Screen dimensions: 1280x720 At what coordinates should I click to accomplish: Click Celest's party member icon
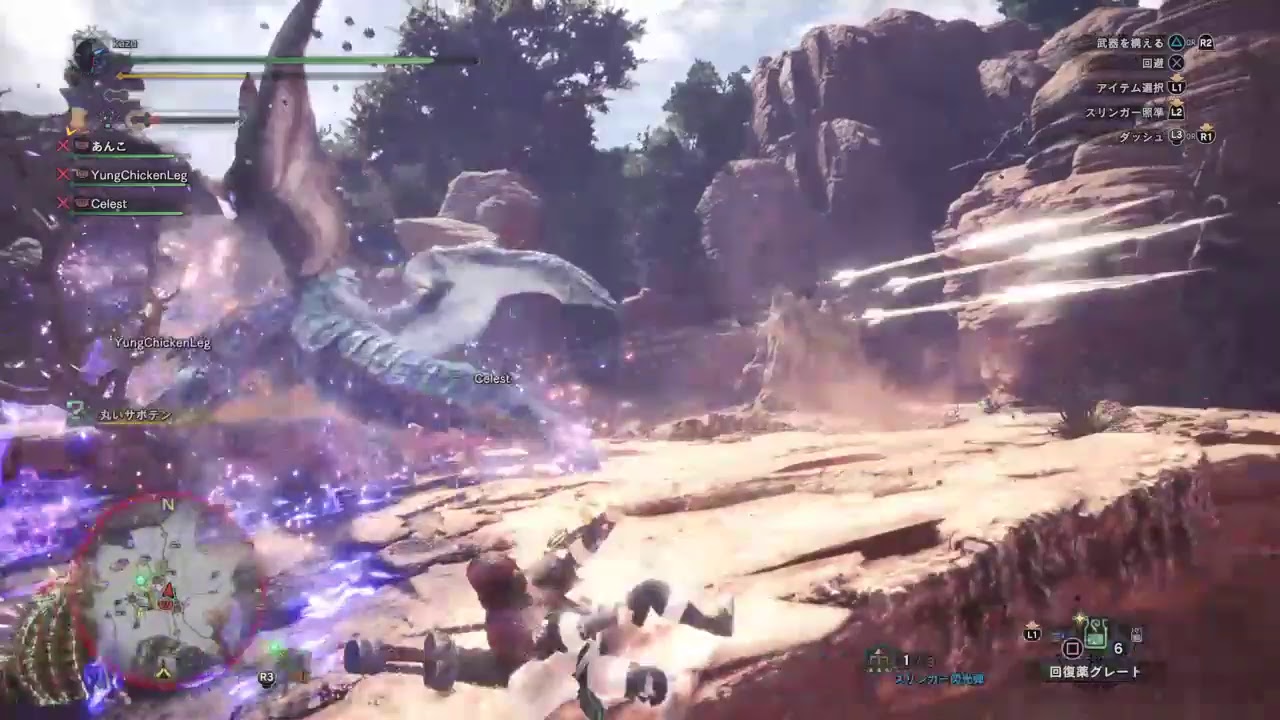point(81,204)
